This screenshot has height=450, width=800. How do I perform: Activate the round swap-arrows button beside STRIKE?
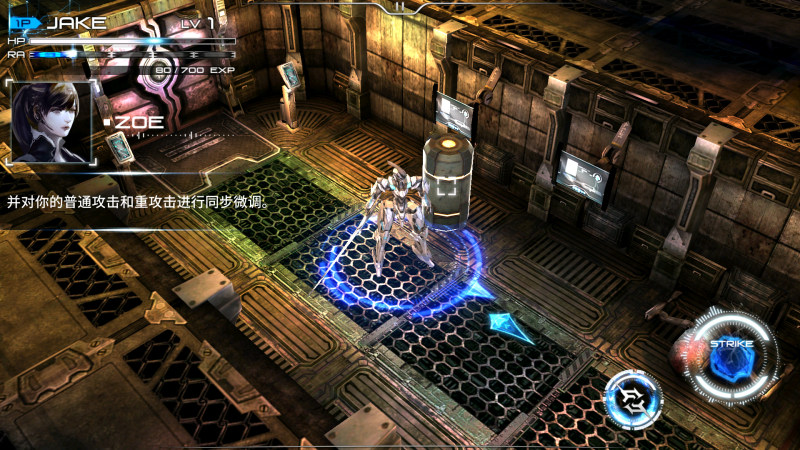click(x=633, y=400)
